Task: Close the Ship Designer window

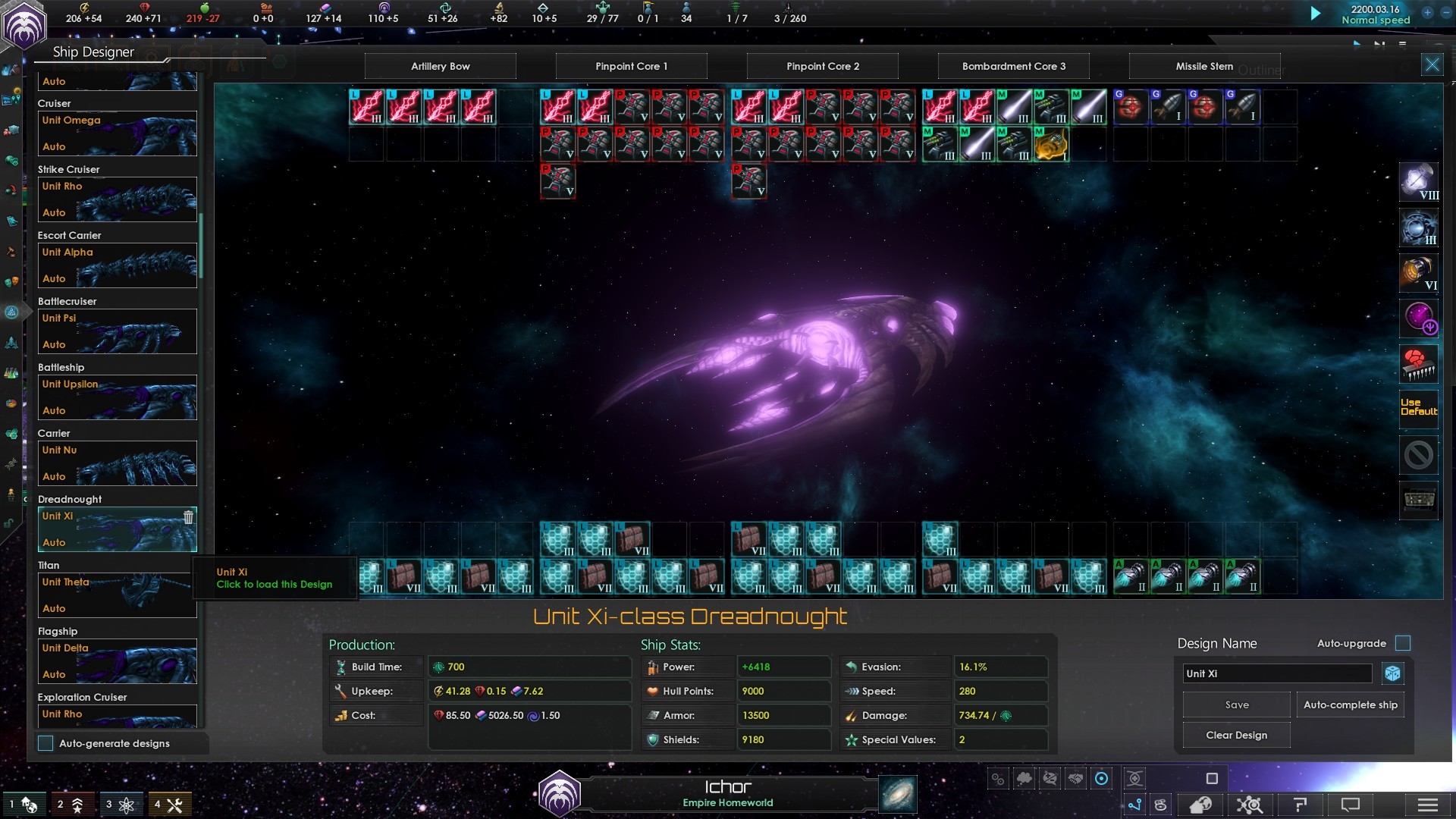Action: 1432,65
